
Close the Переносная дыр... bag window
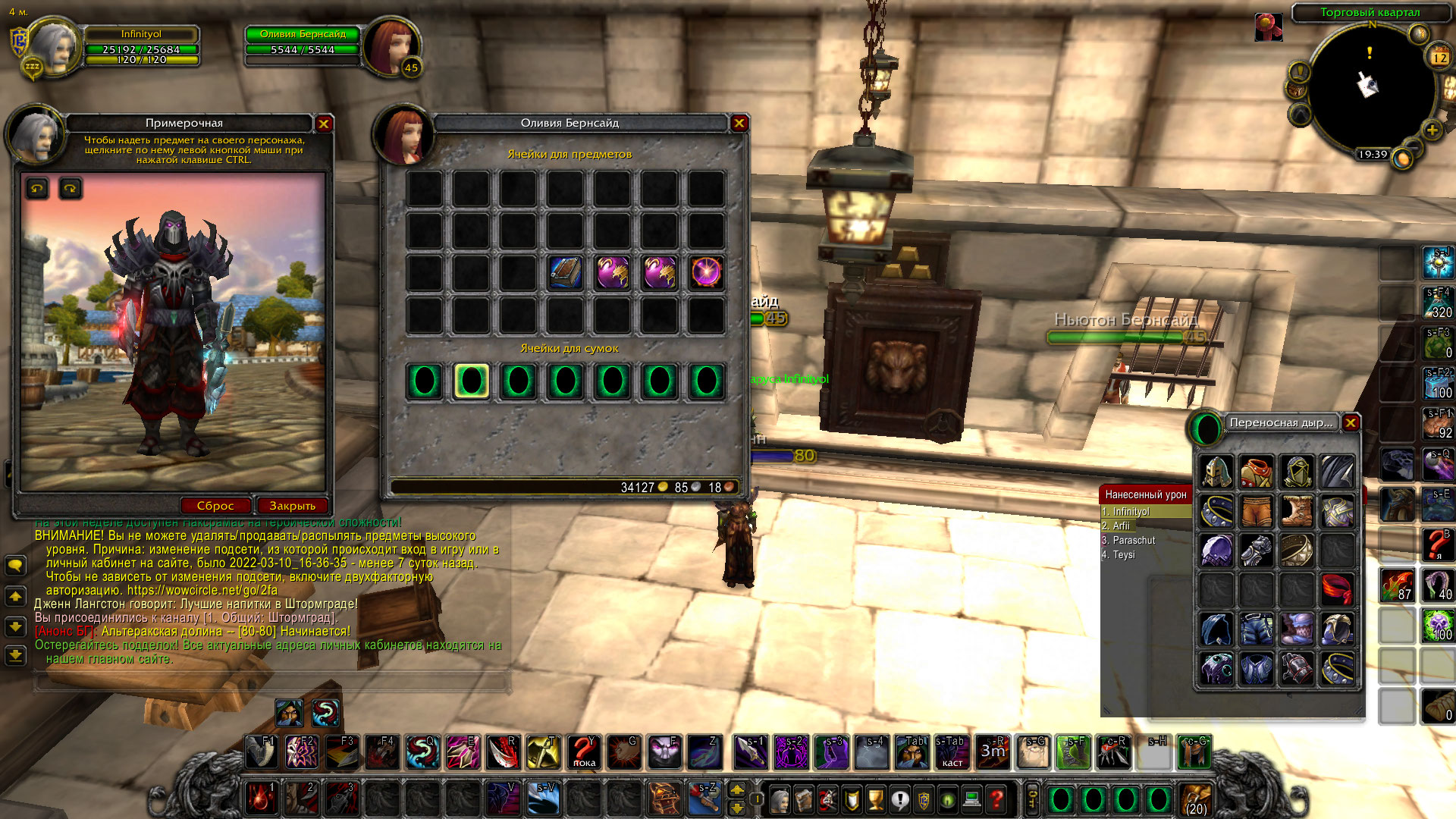pos(1351,422)
